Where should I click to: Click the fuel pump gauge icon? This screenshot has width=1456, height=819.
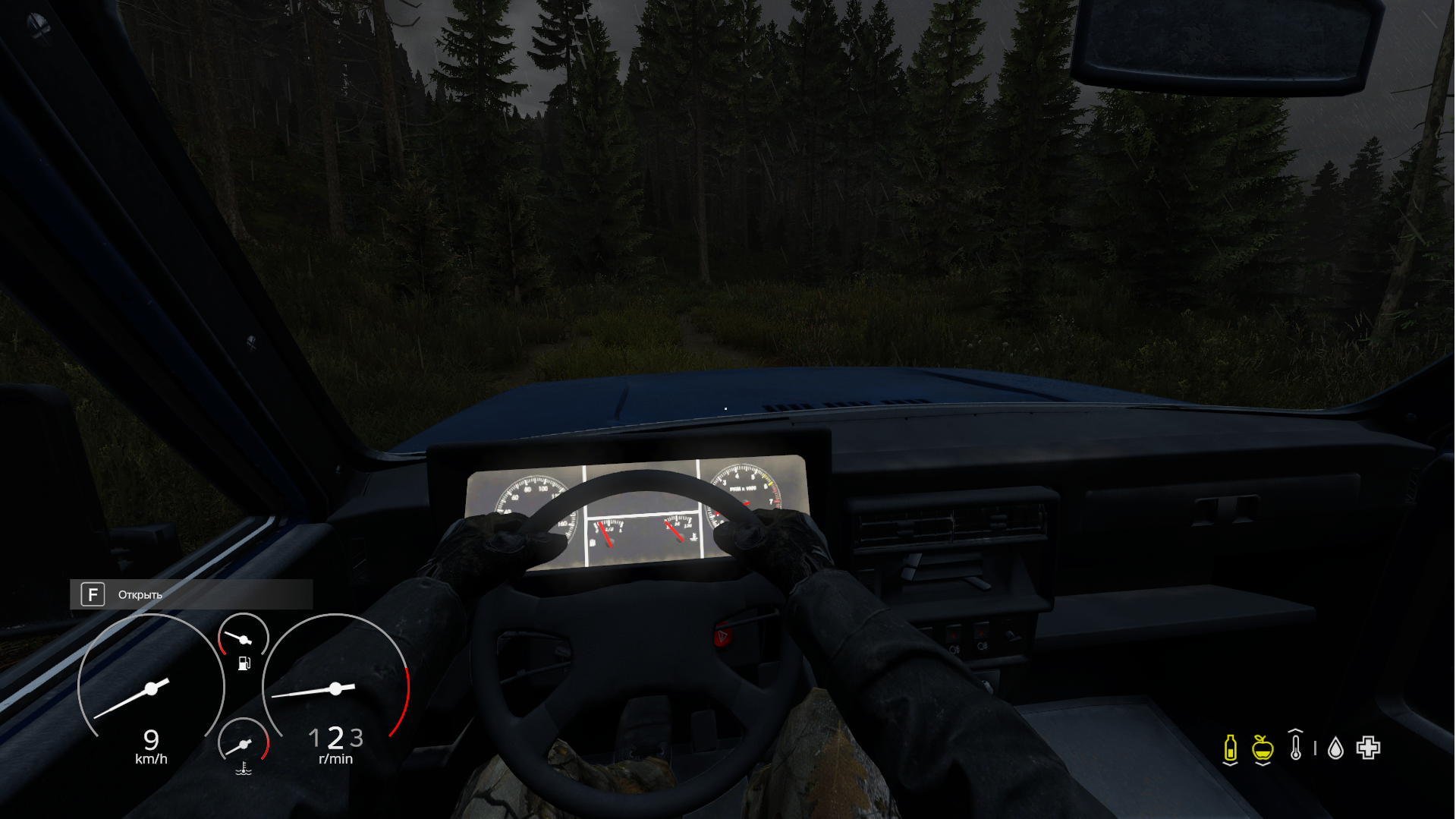(x=244, y=663)
